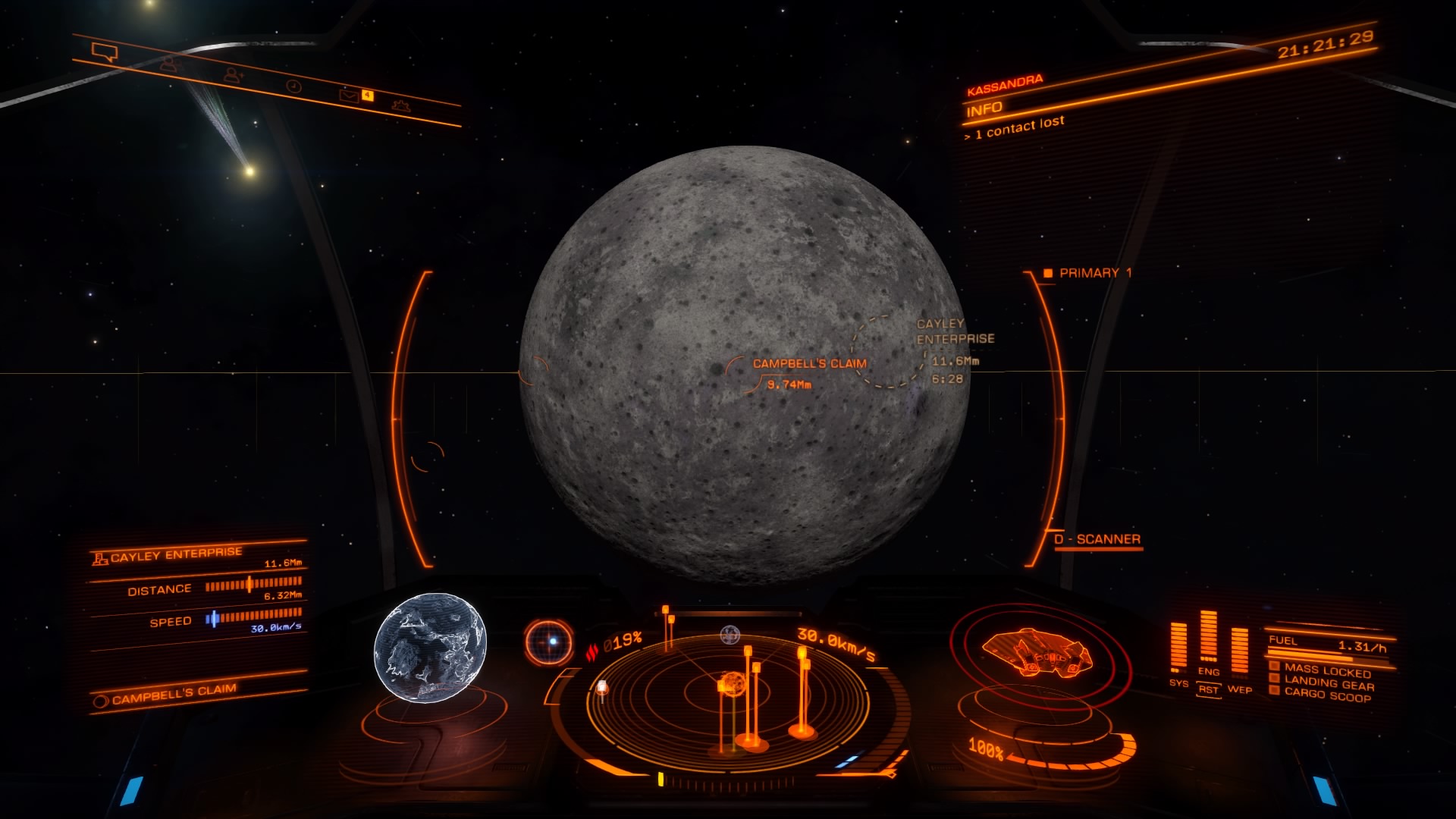Select the Campbell's Claim destination marker

[x=808, y=364]
